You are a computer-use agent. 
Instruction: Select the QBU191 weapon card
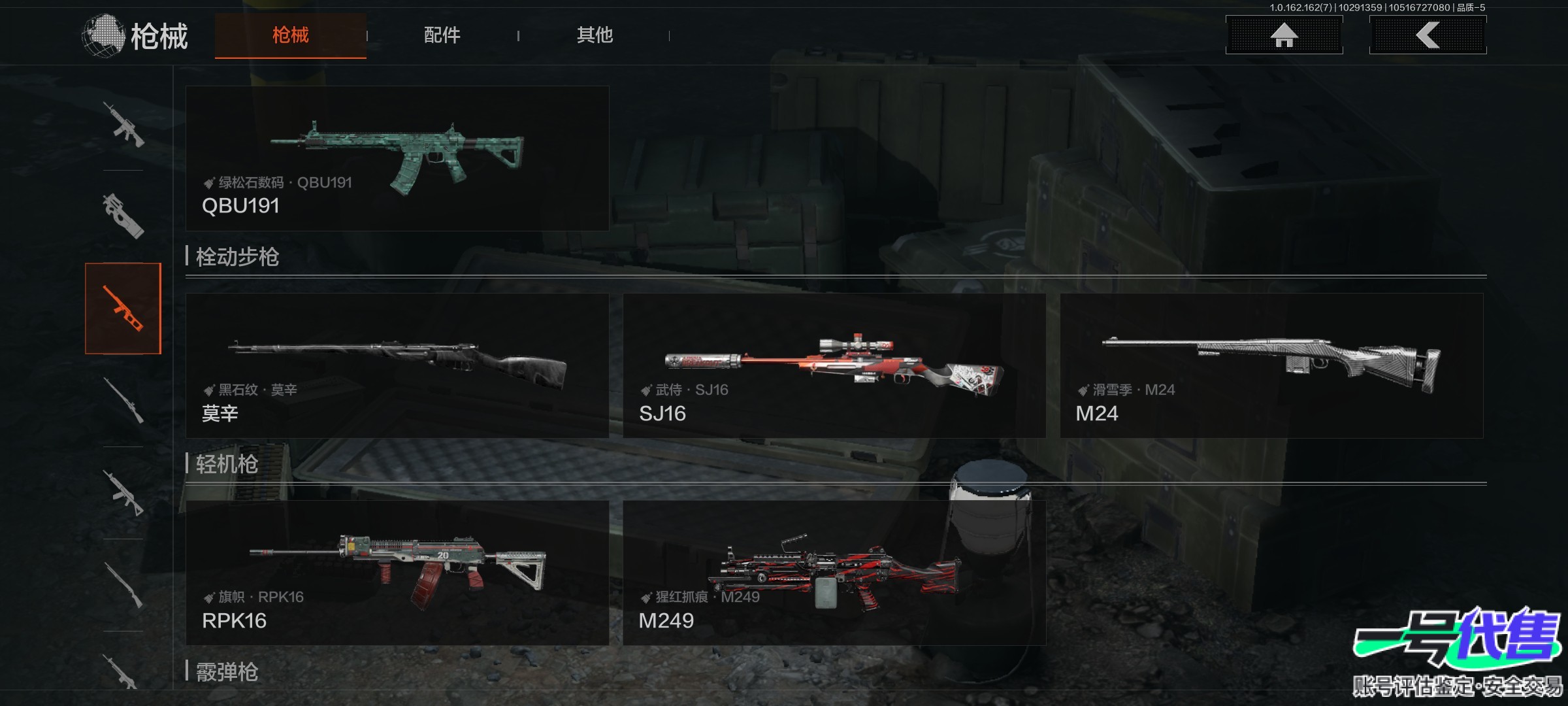tap(397, 158)
